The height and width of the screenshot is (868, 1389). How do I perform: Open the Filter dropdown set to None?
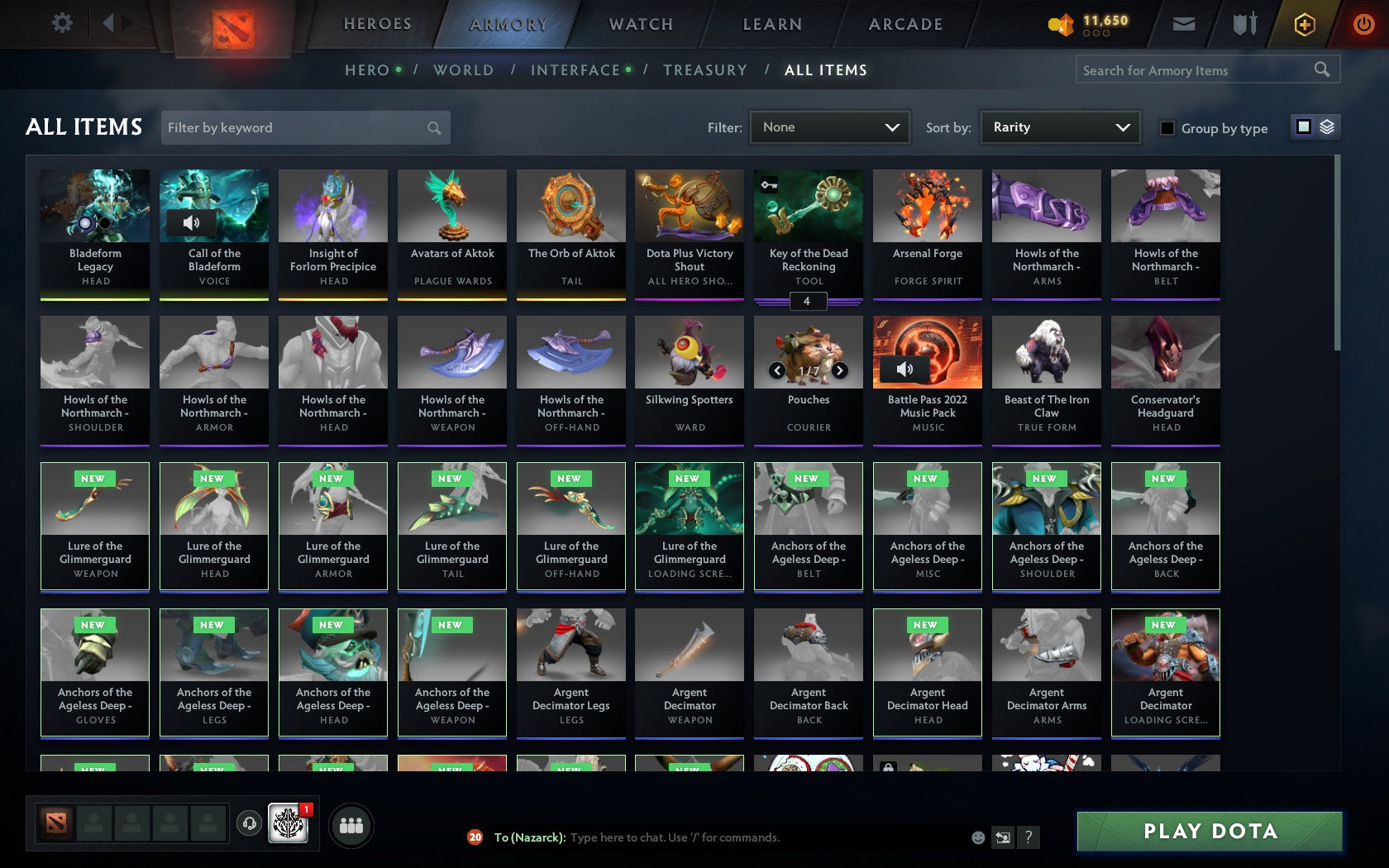pos(829,127)
